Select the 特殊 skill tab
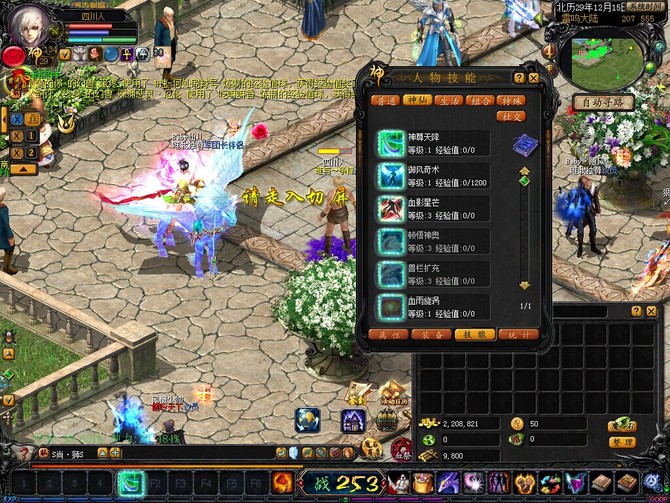 (x=513, y=100)
